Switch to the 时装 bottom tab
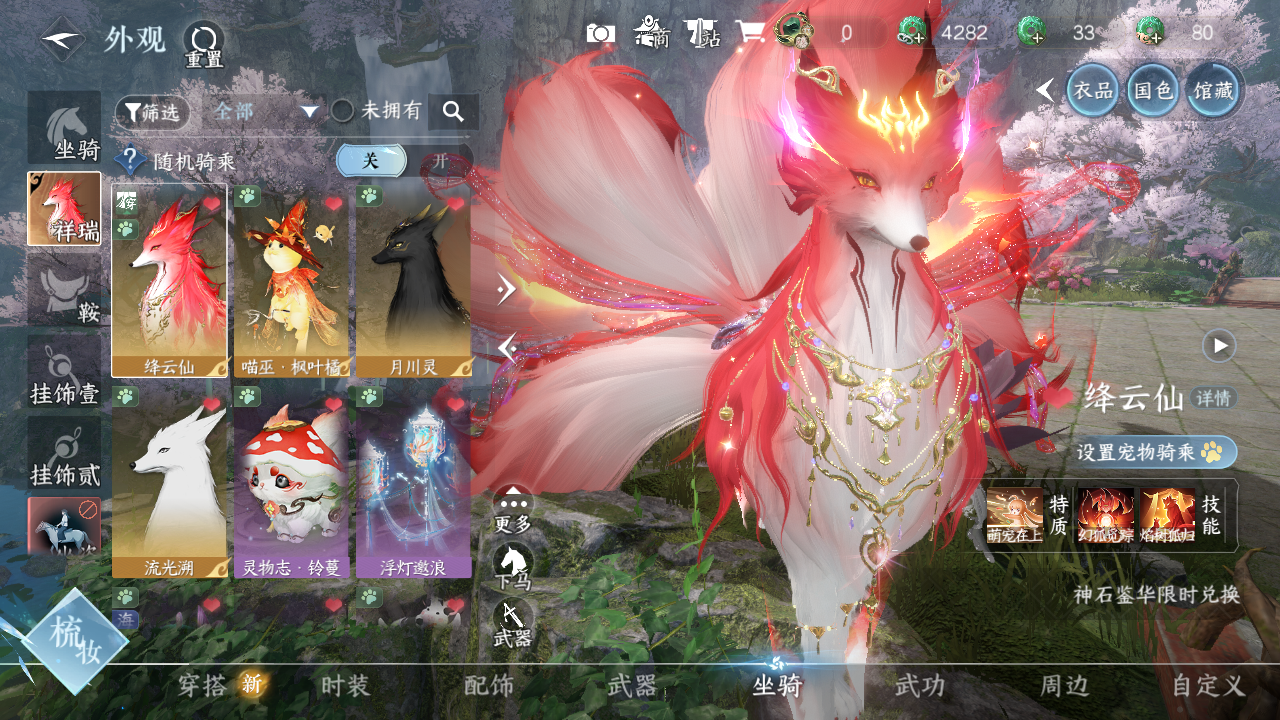This screenshot has width=1280, height=720. click(x=345, y=686)
